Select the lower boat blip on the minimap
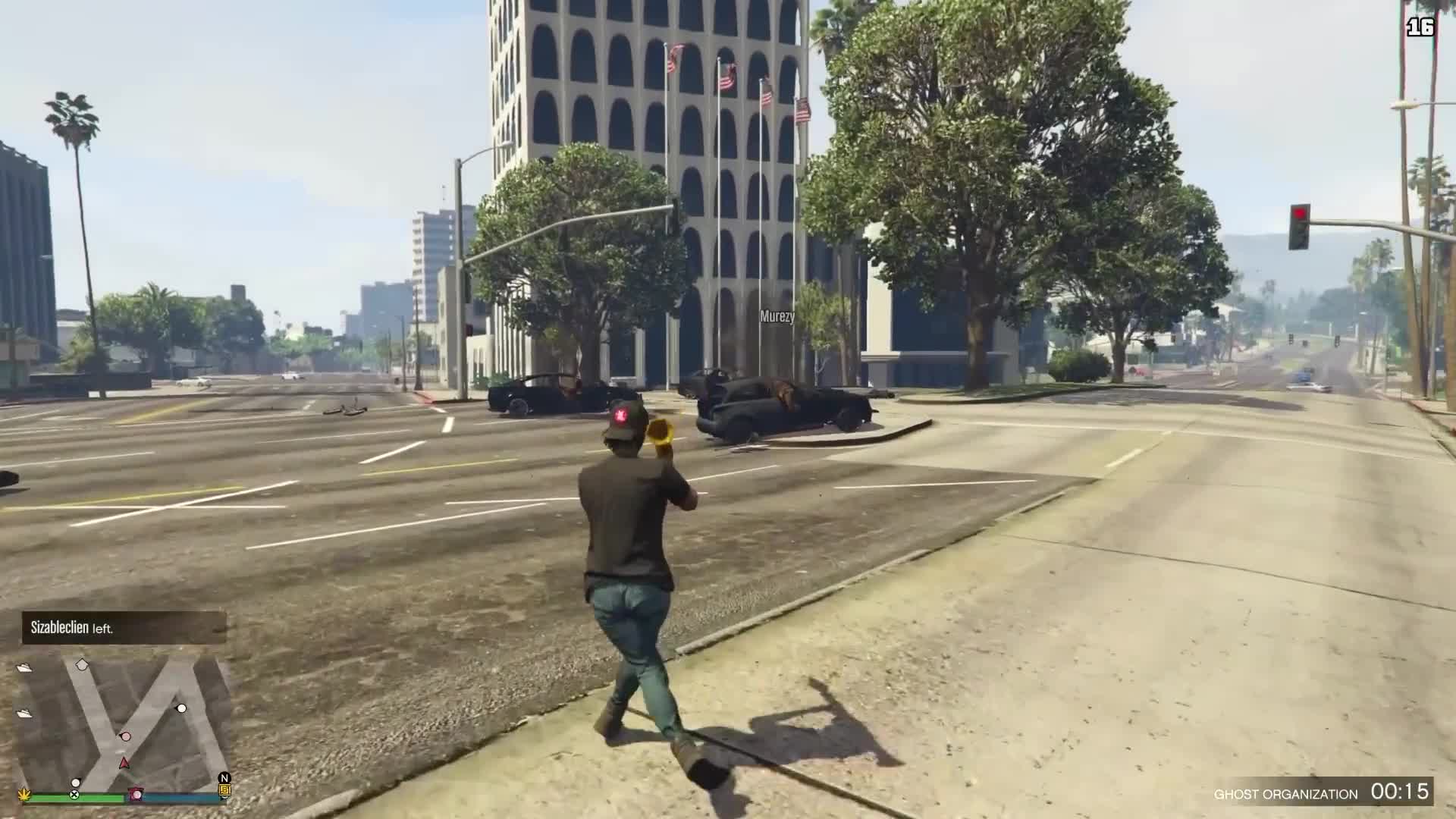The width and height of the screenshot is (1456, 819). click(26, 713)
